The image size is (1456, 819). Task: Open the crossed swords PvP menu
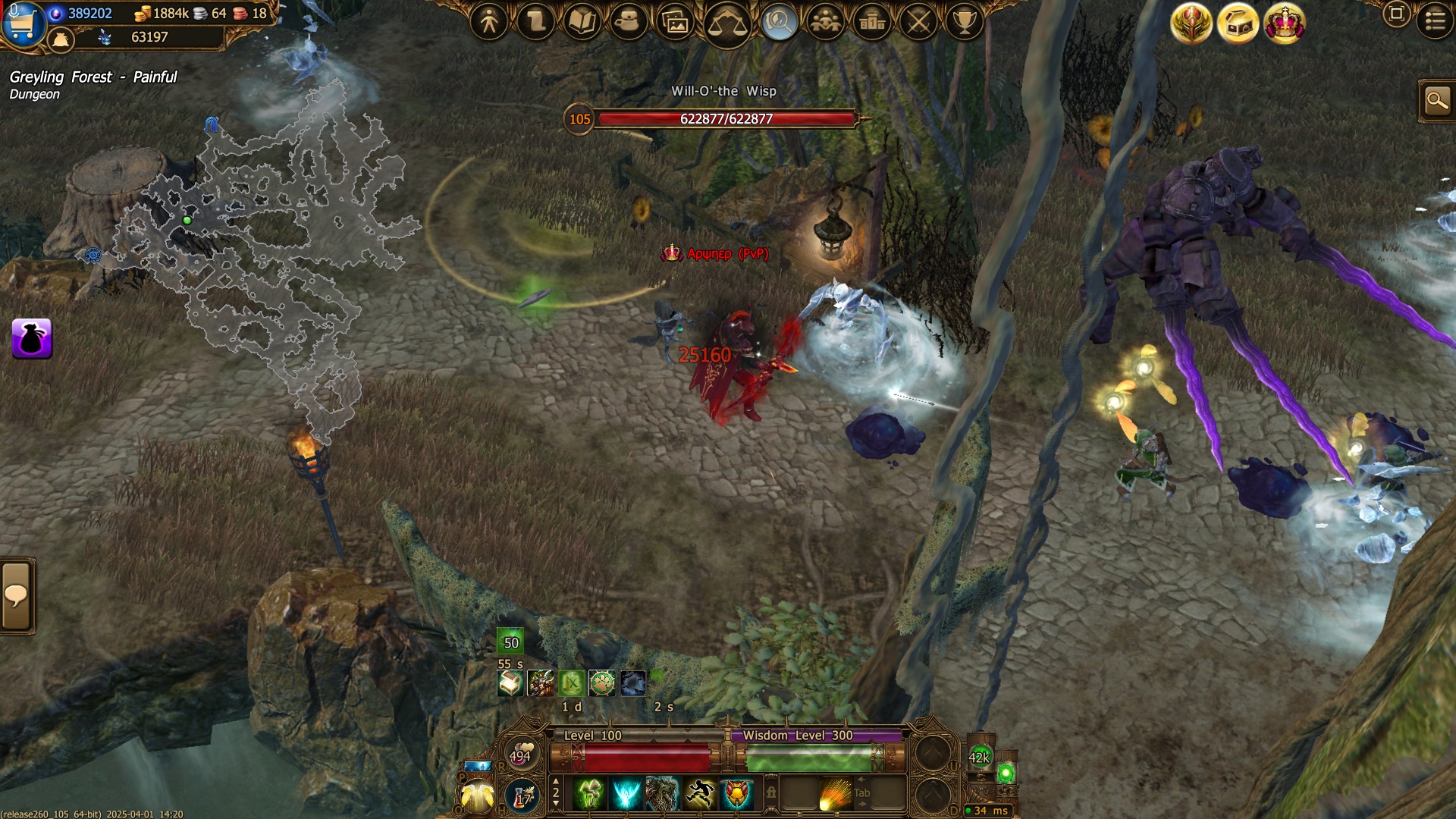919,22
